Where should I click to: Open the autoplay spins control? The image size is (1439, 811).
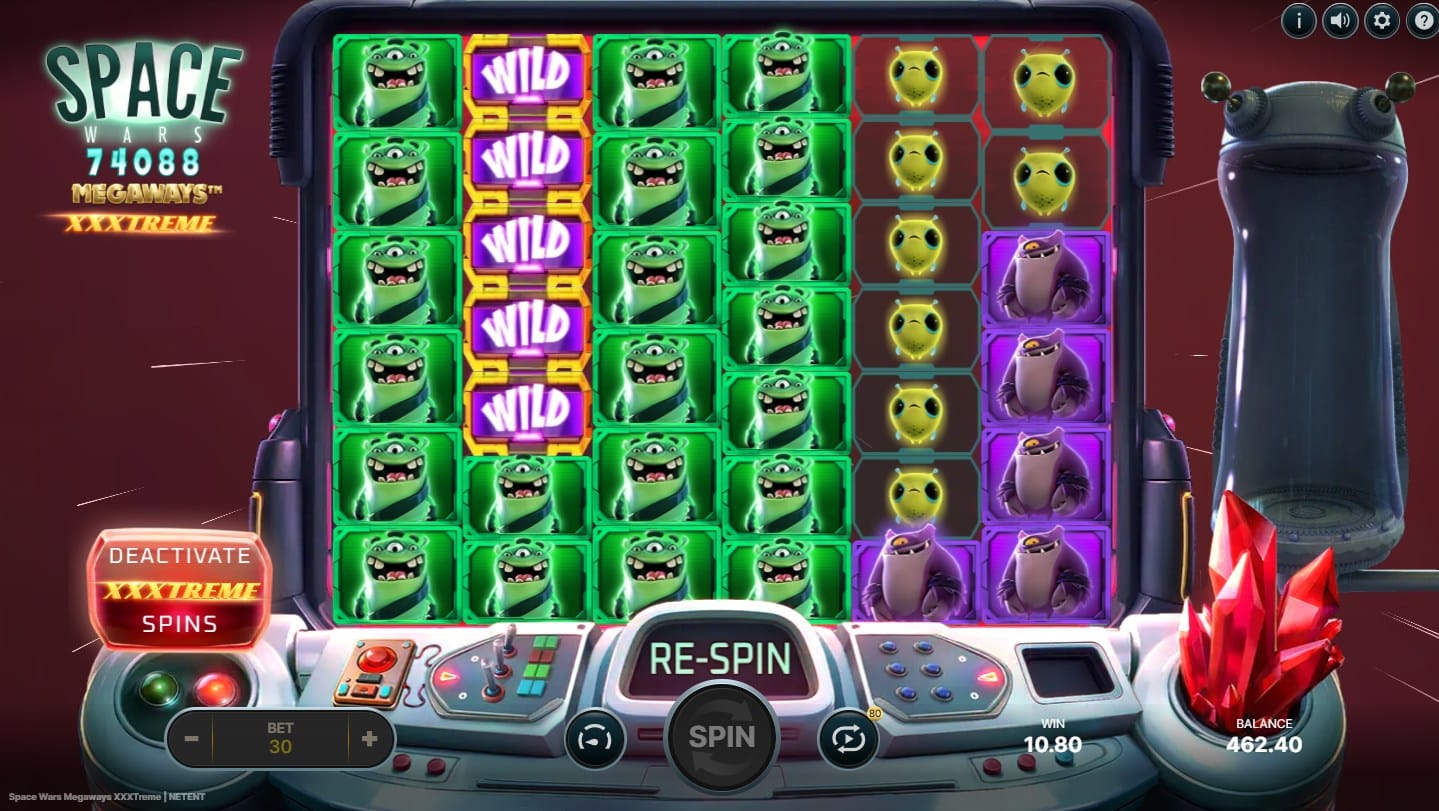coord(848,740)
